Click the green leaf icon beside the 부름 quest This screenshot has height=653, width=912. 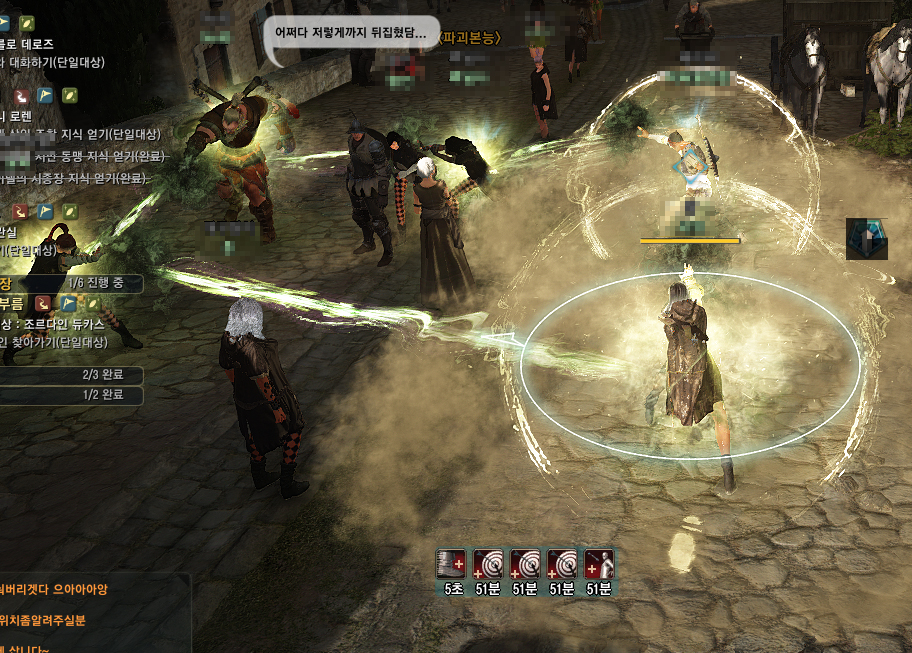pyautogui.click(x=92, y=303)
